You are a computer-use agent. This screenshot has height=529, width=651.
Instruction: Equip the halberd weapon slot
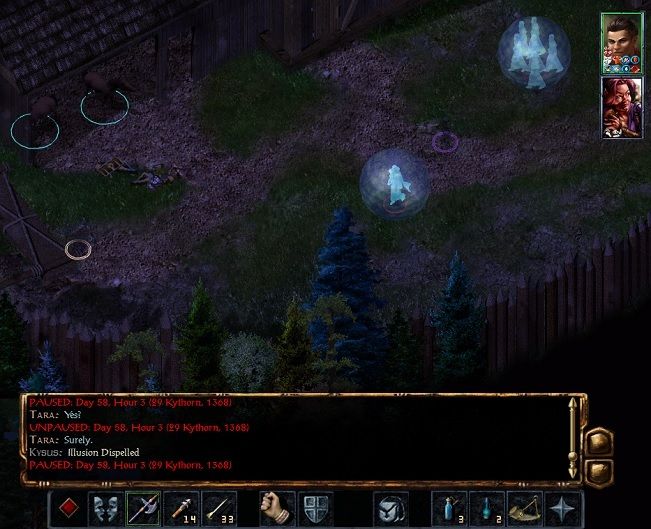143,509
